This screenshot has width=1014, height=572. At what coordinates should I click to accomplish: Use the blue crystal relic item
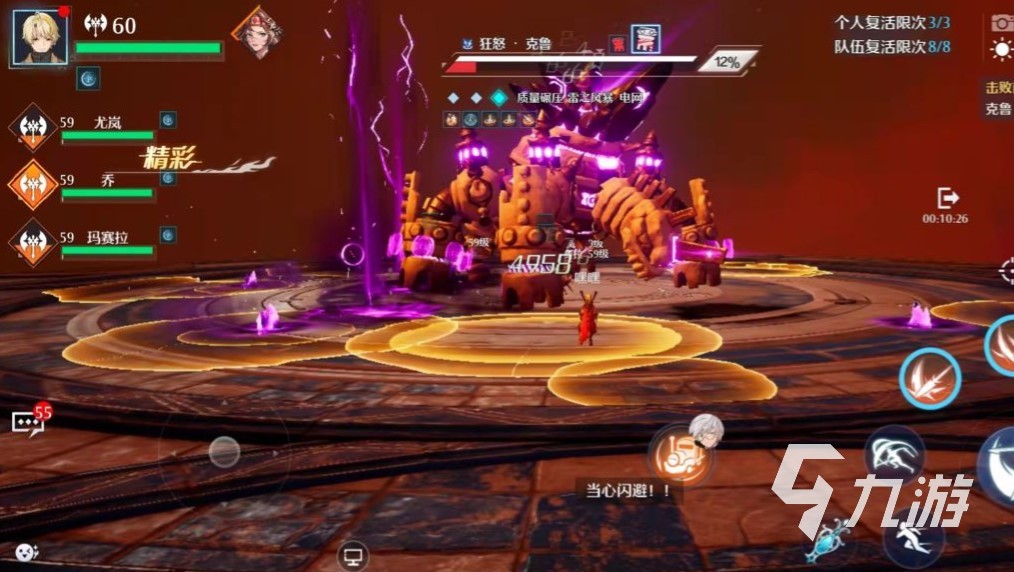point(833,542)
